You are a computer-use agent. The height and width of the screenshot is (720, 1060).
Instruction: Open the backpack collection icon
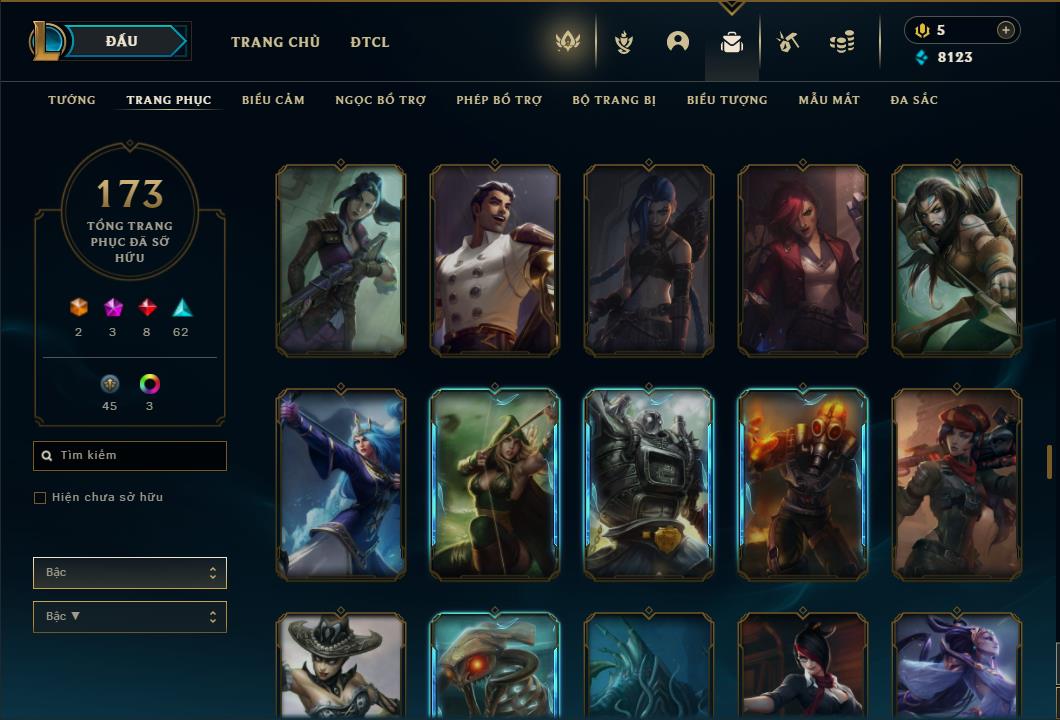click(x=732, y=43)
